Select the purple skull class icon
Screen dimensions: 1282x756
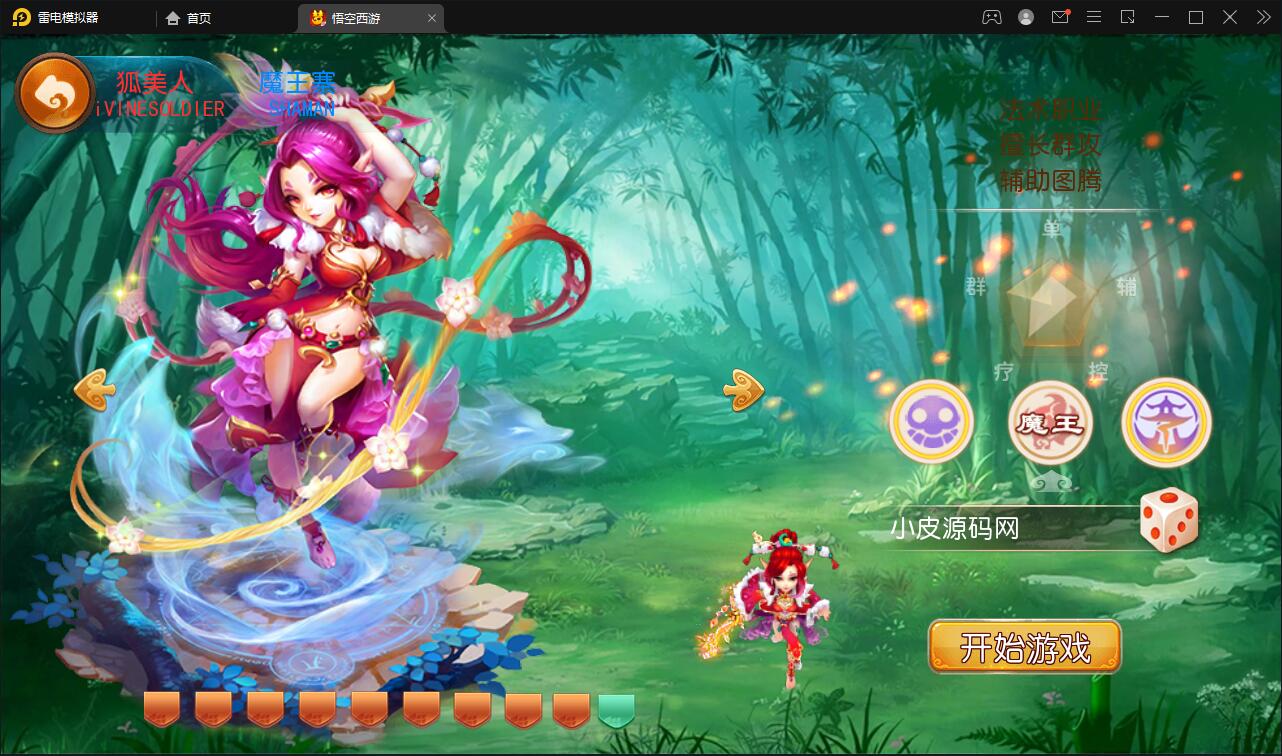[931, 422]
